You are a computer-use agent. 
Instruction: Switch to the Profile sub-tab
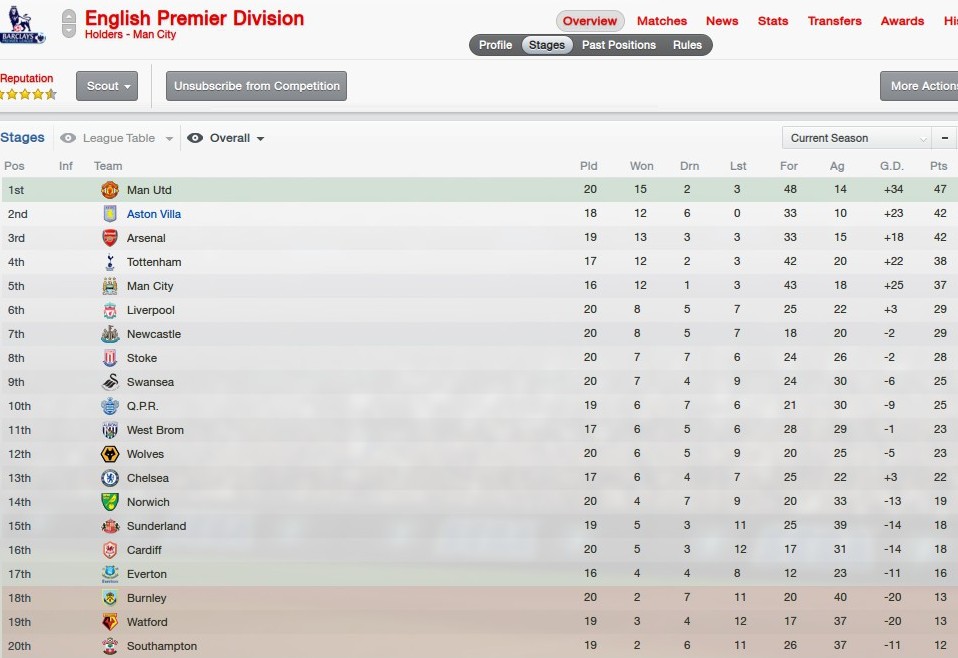(x=495, y=45)
